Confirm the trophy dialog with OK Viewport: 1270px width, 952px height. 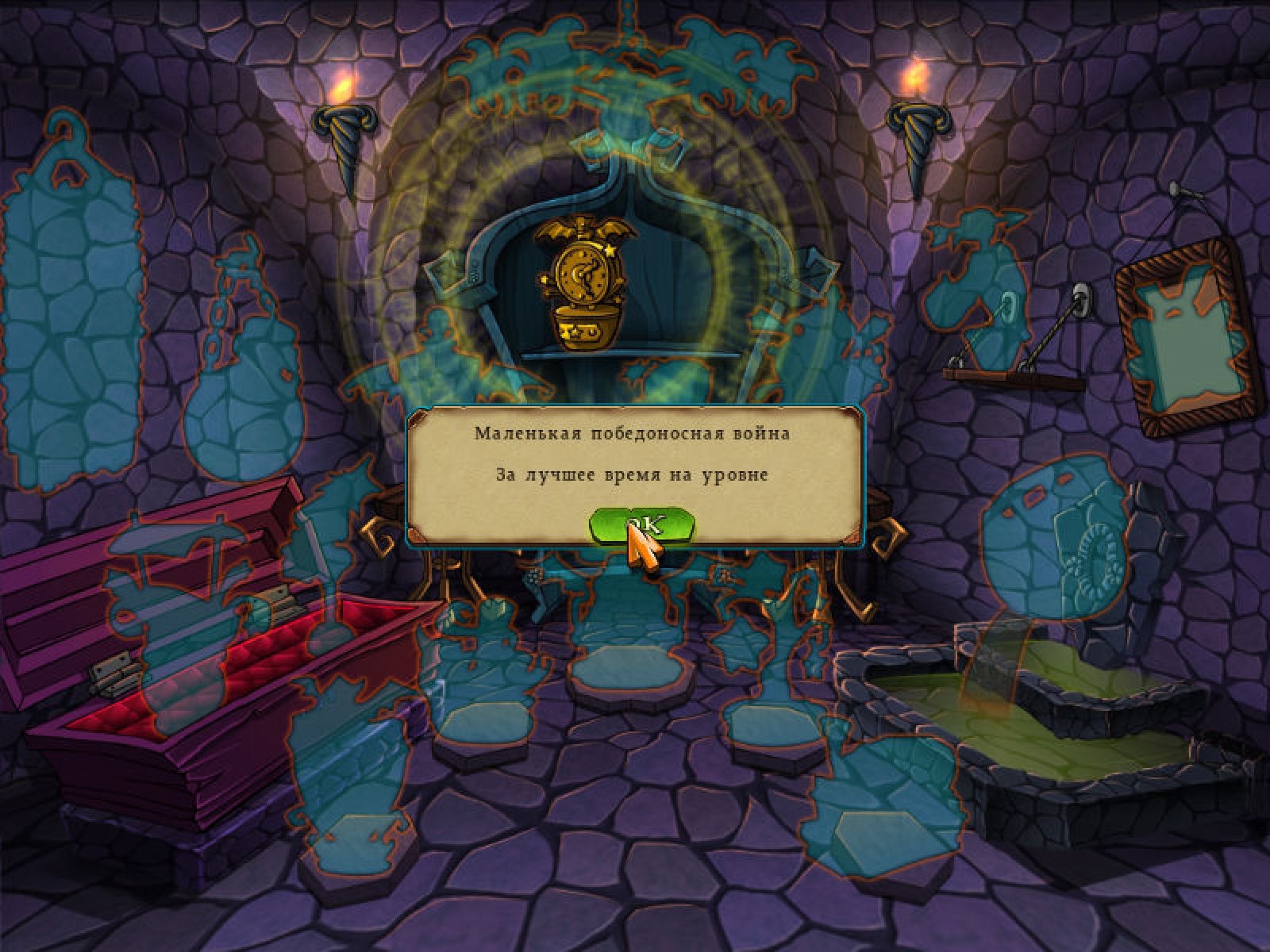642,524
